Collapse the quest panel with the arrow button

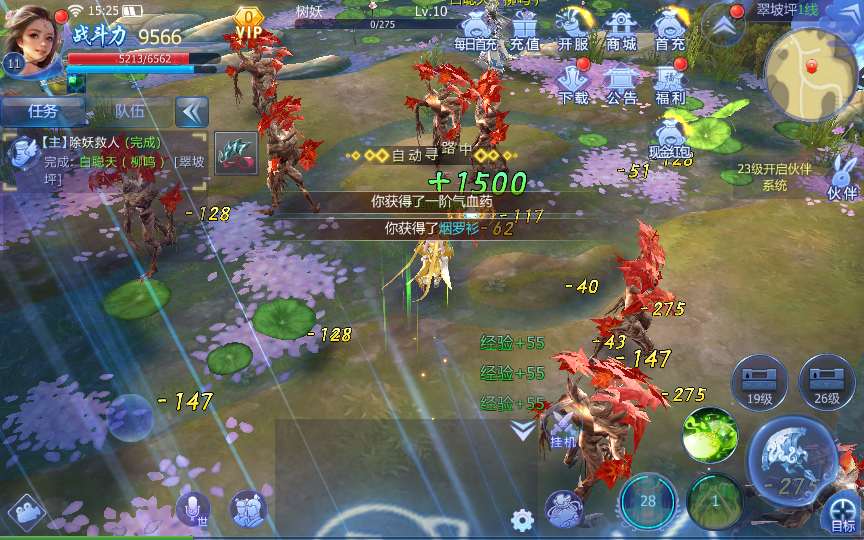tap(191, 111)
